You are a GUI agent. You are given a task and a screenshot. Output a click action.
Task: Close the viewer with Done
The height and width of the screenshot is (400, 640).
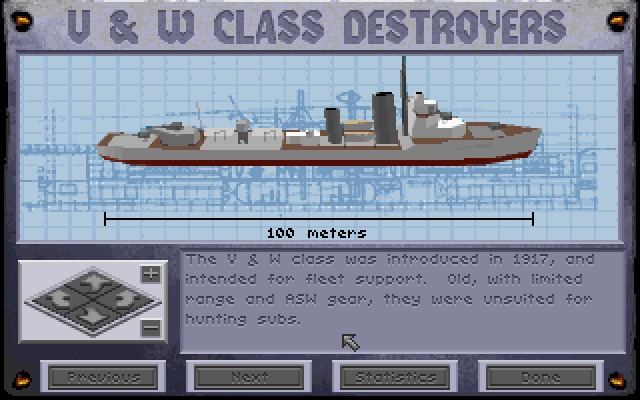tap(538, 377)
